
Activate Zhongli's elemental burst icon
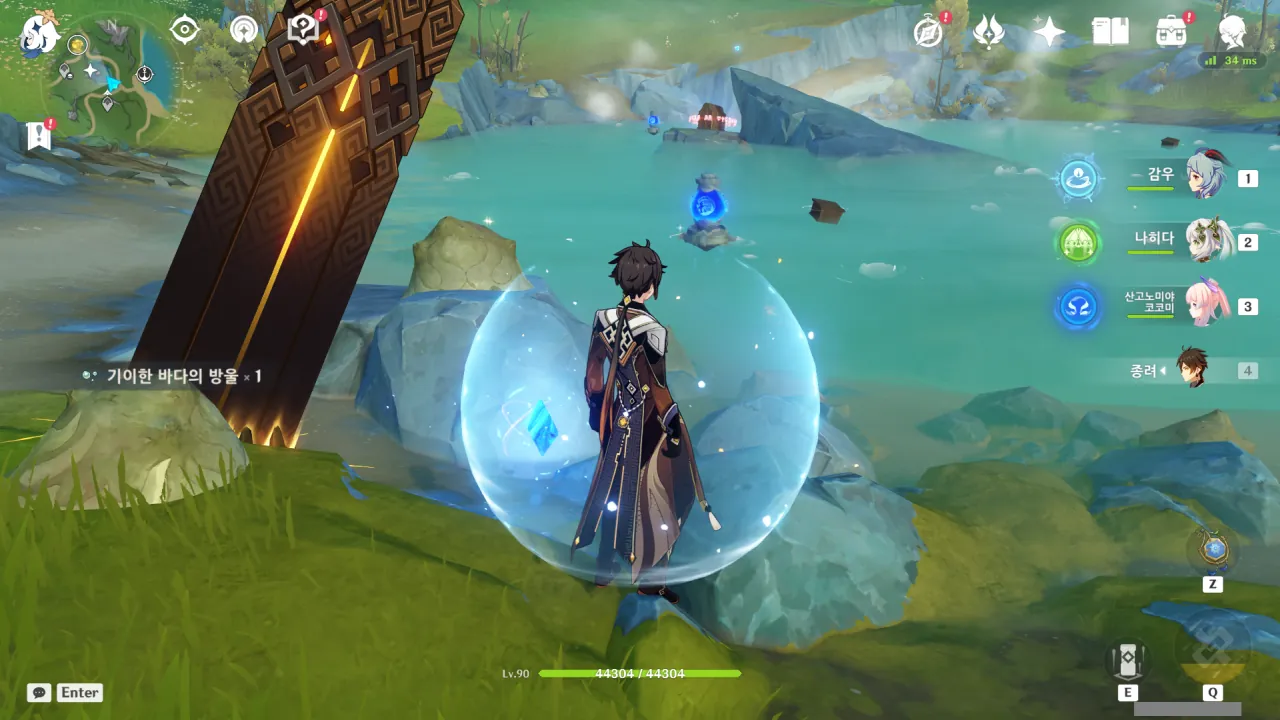[1212, 652]
